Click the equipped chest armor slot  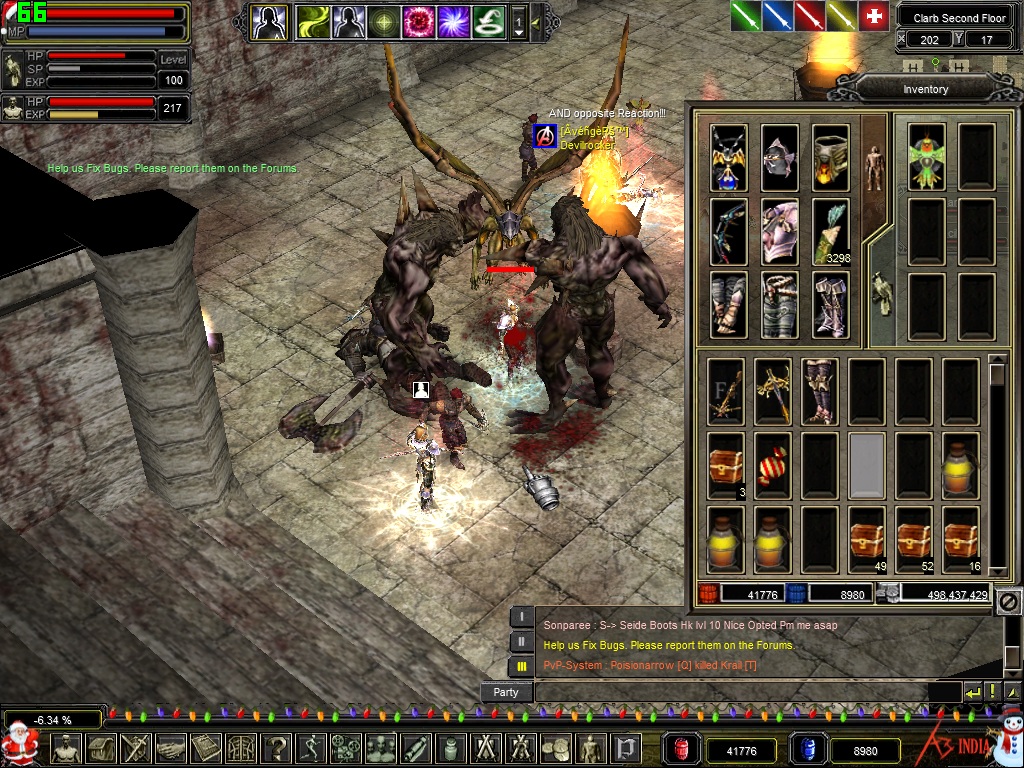(x=780, y=231)
